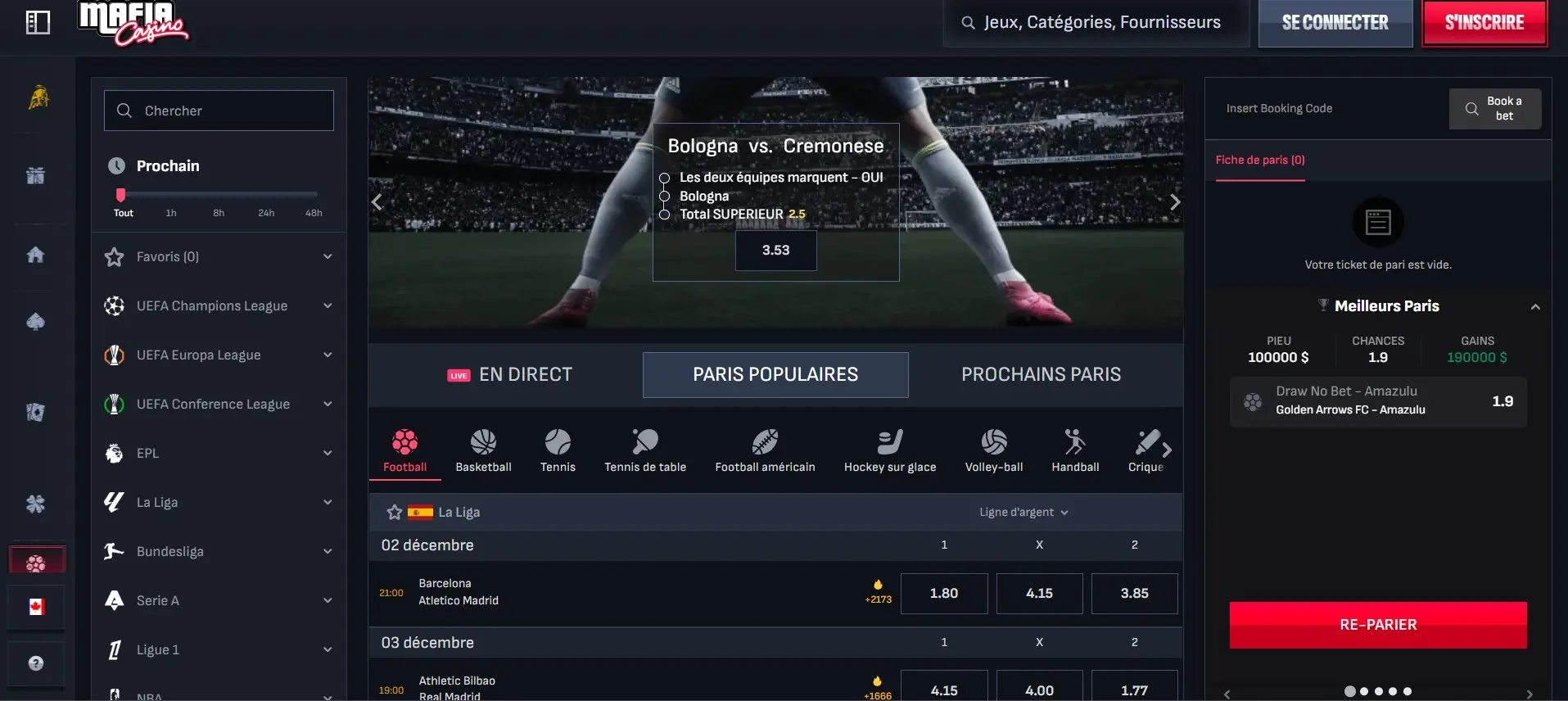Expand the UEFA Champions League section

pos(328,305)
